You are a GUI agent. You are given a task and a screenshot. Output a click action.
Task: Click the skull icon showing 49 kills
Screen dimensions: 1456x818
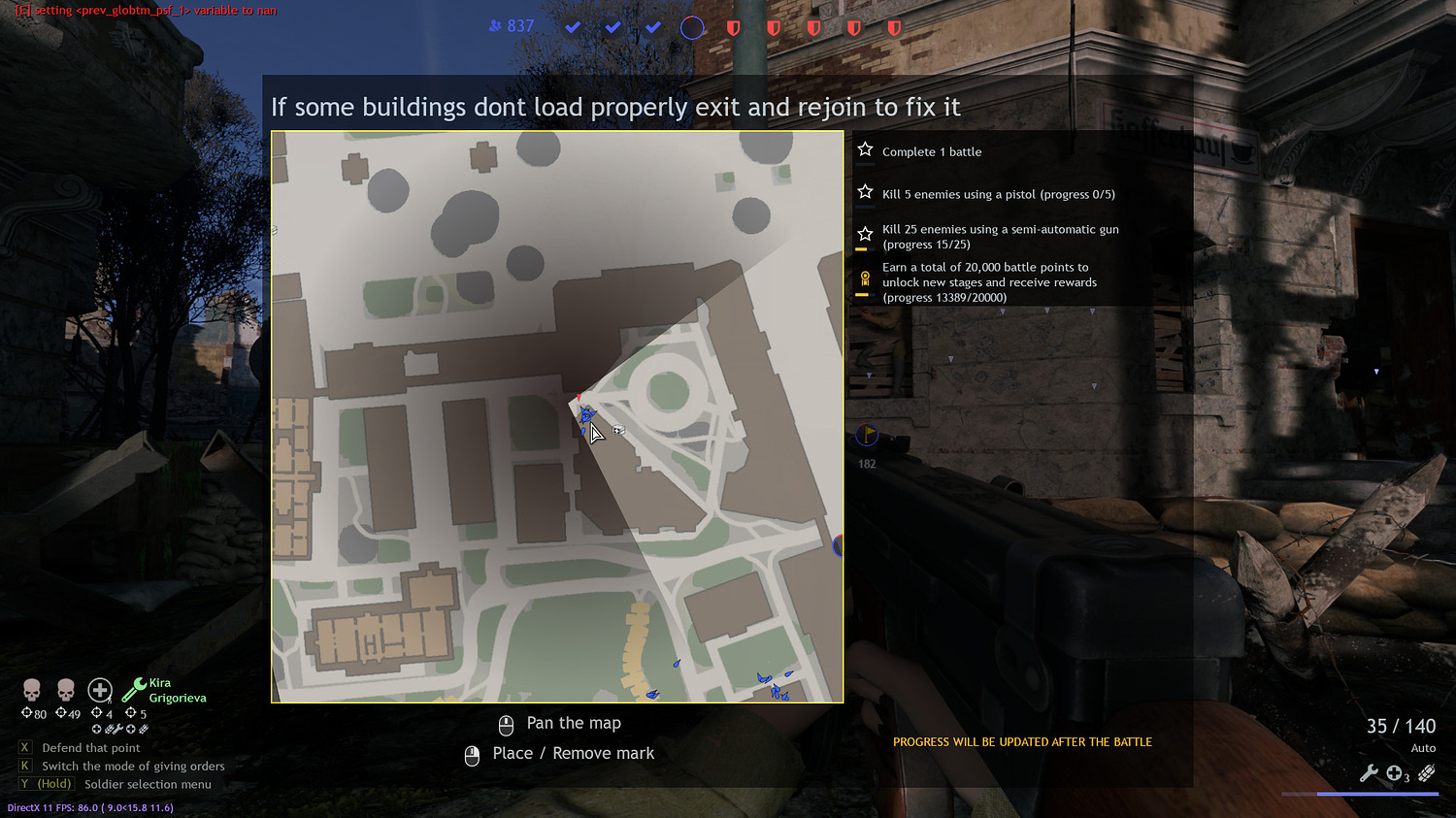pyautogui.click(x=65, y=689)
